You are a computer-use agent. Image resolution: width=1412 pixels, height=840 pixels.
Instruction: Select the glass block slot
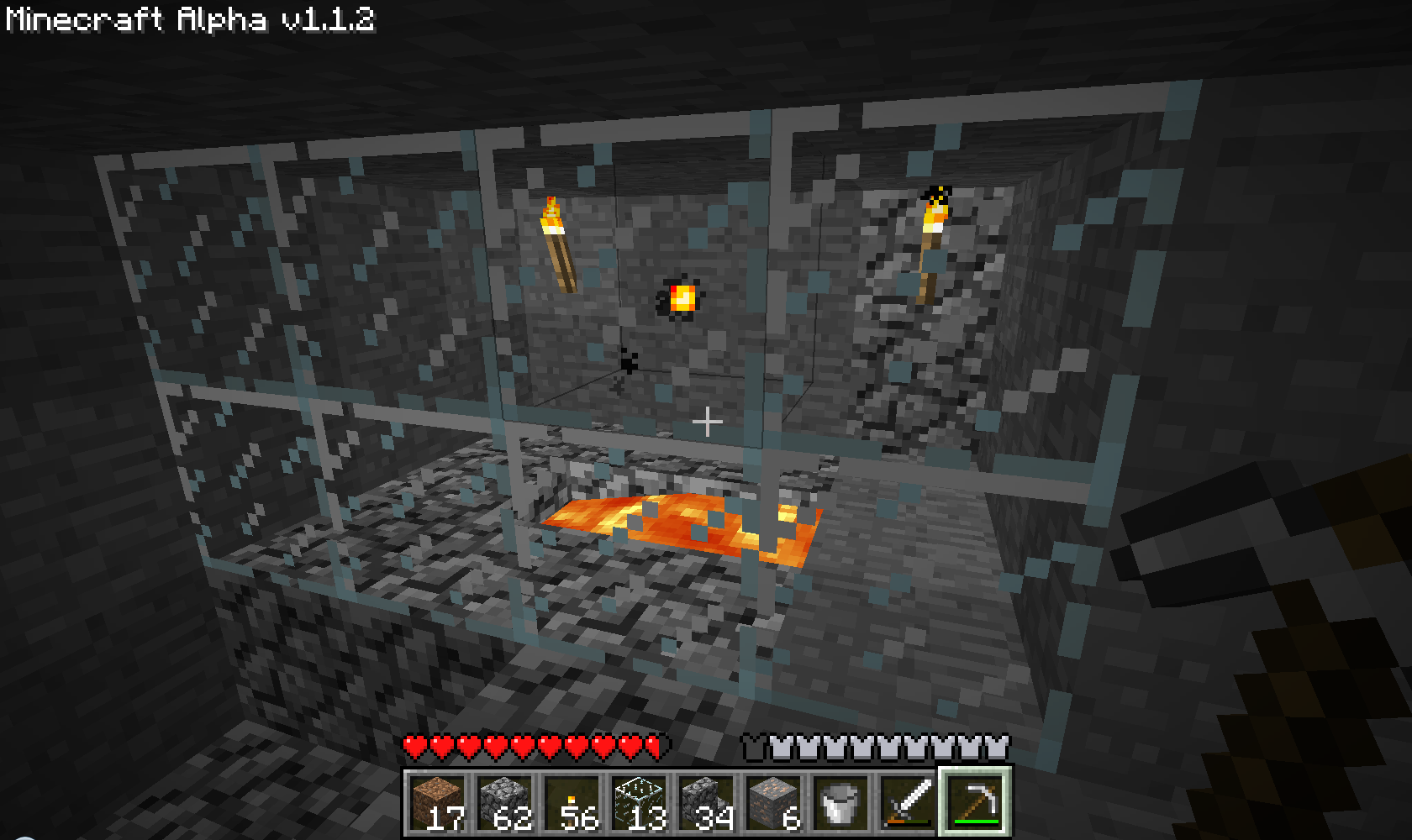coord(640,802)
